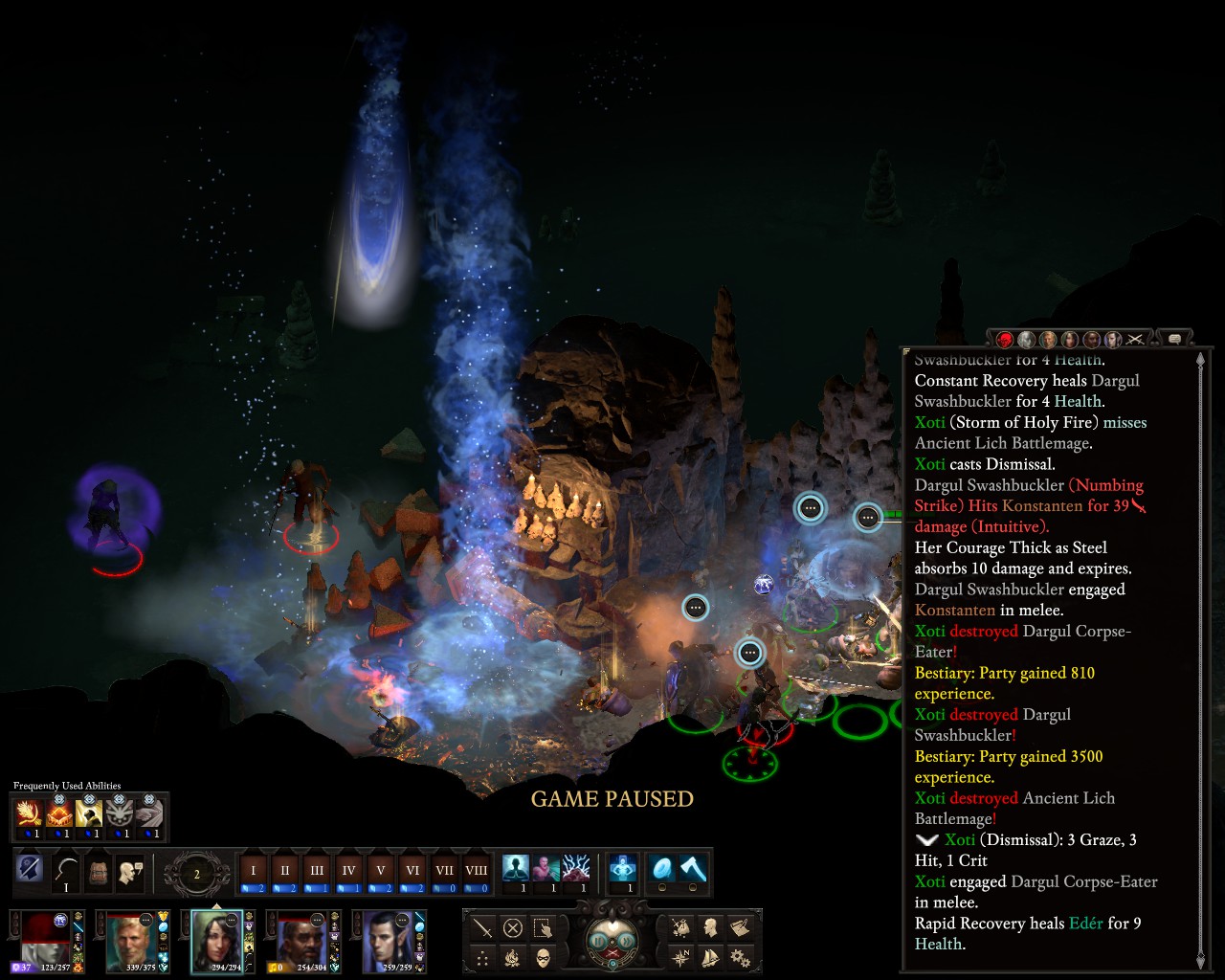Select the bearded blond companion portrait
This screenshot has width=1225, height=980.
[x=131, y=940]
